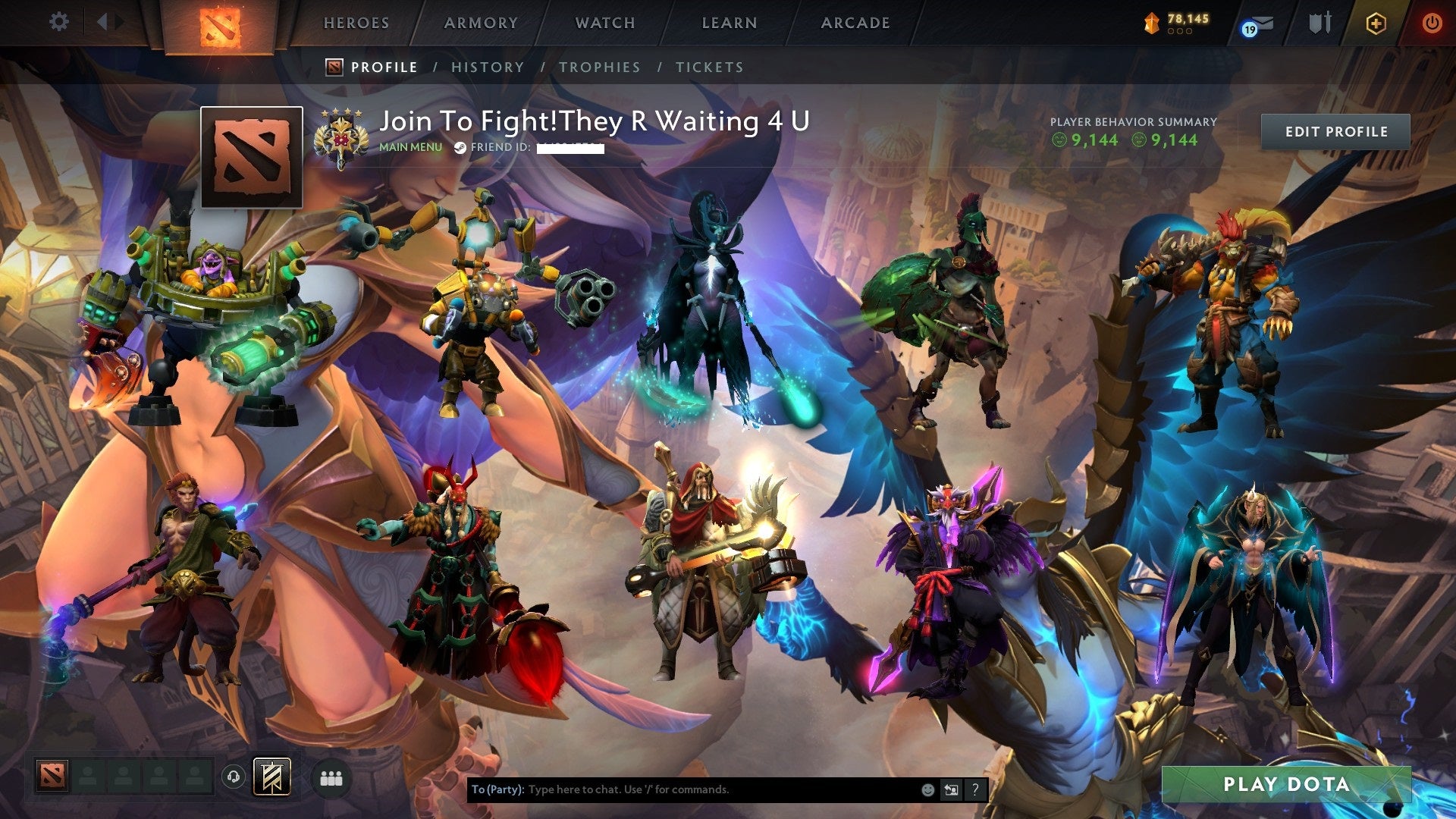Open the settings gear
This screenshot has width=1456, height=819.
tap(59, 21)
